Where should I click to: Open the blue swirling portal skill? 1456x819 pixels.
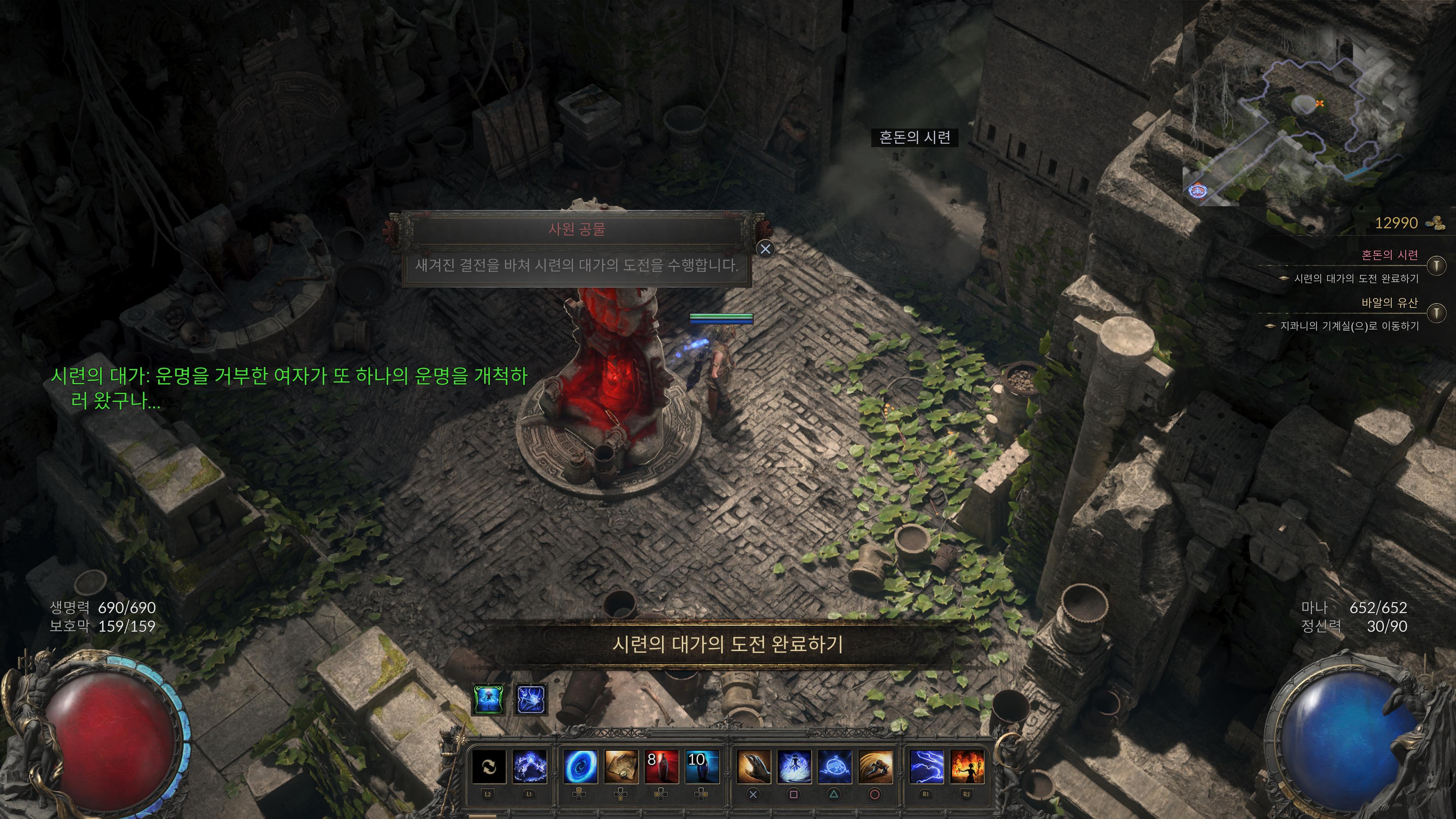[581, 766]
